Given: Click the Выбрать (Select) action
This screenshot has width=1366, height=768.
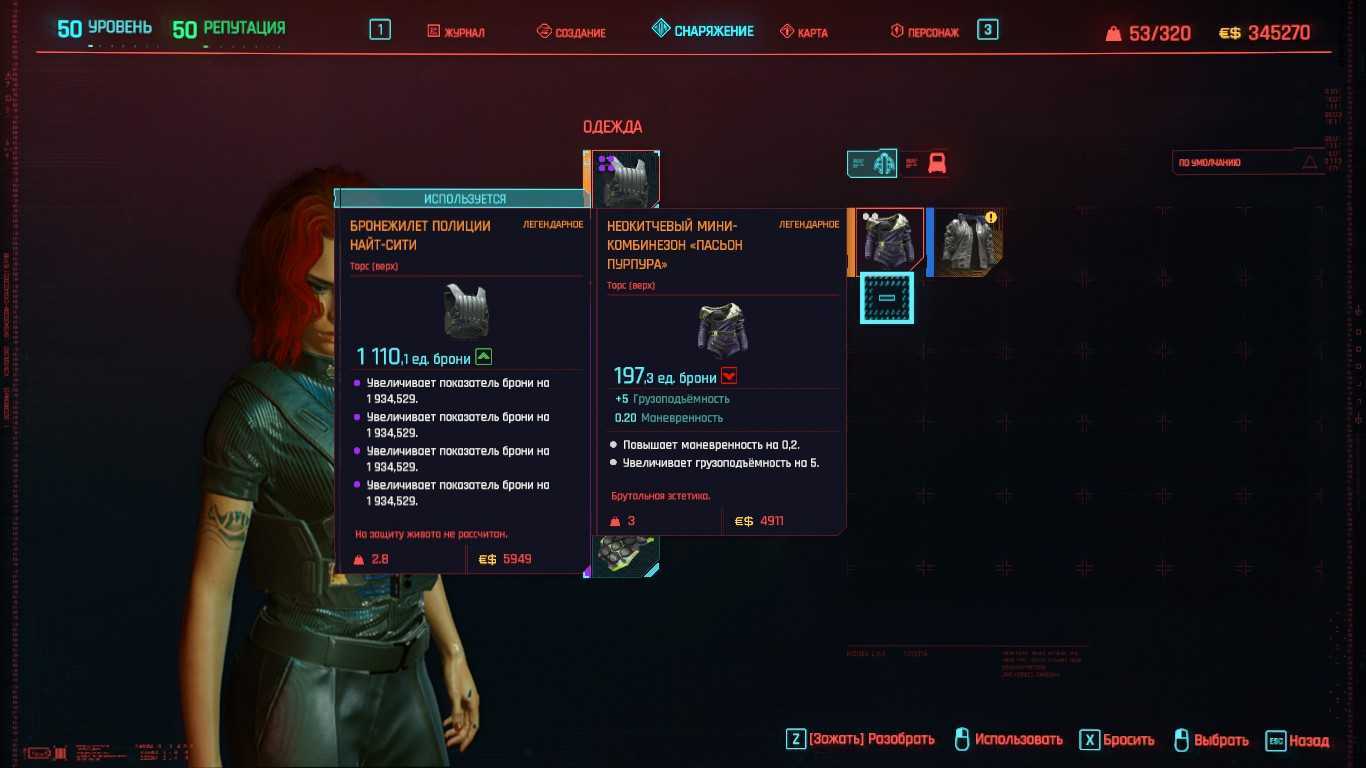Looking at the screenshot, I should (1211, 740).
